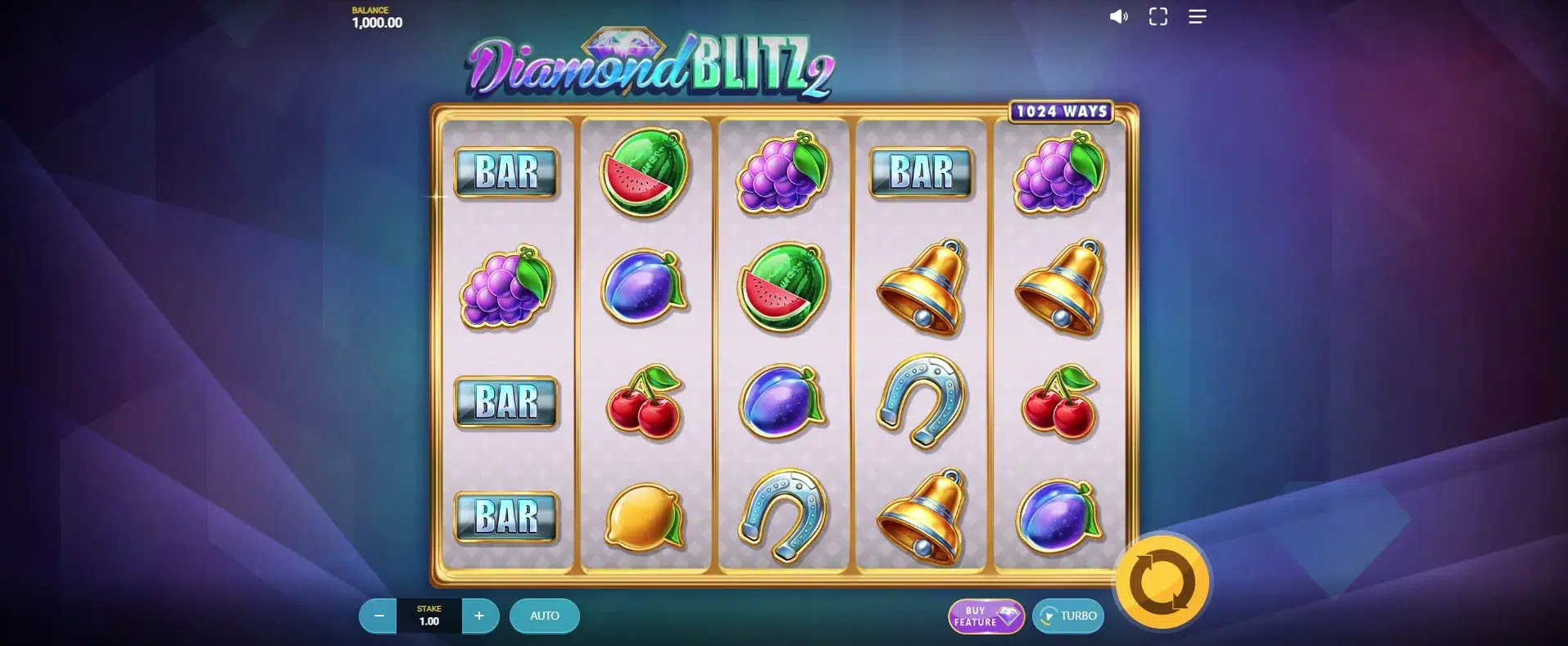Decrease the stake with the minus button
Viewport: 1568px width, 646px height.
pos(378,616)
